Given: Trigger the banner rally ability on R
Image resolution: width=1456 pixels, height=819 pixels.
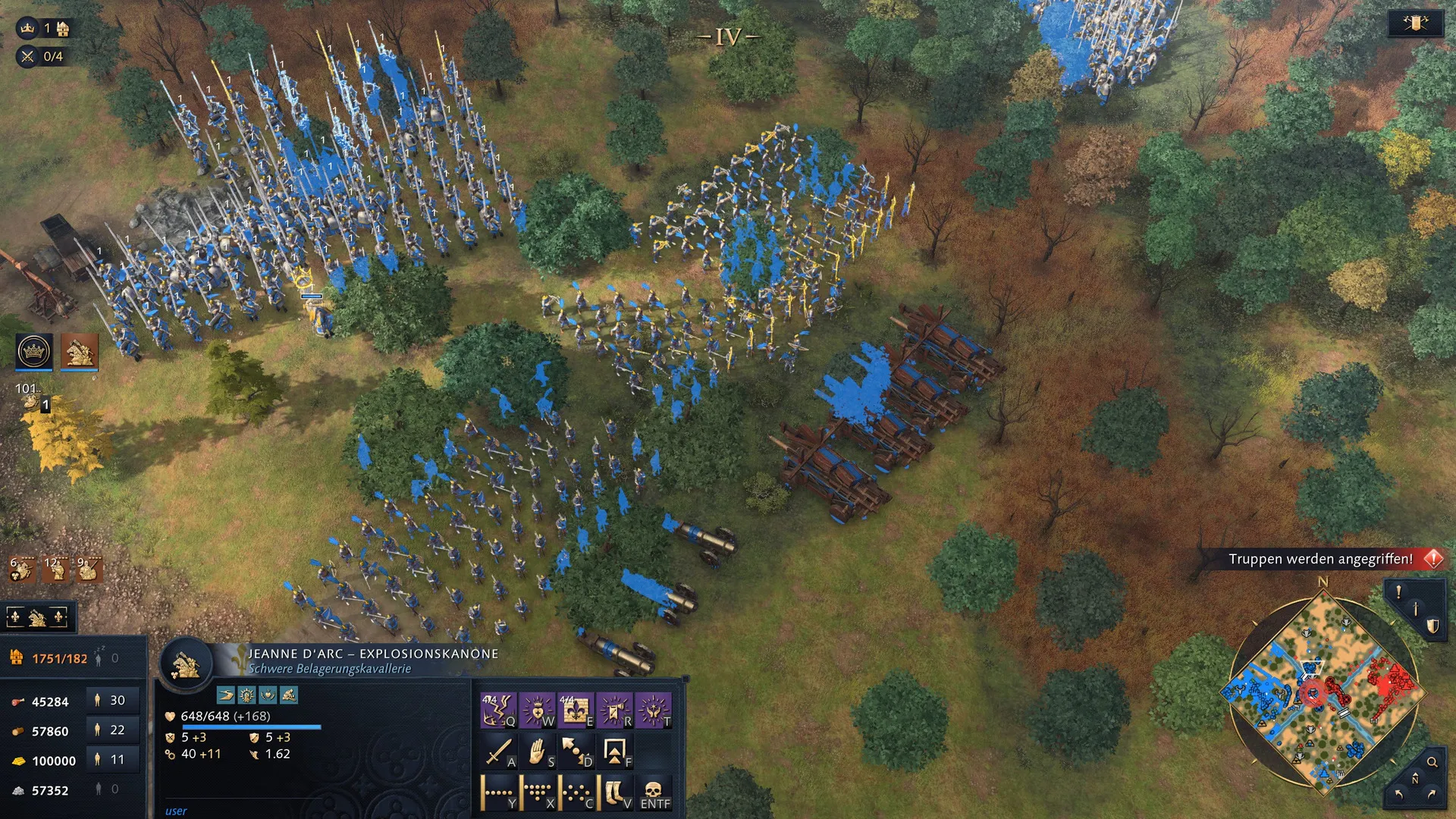Looking at the screenshot, I should pos(614,710).
